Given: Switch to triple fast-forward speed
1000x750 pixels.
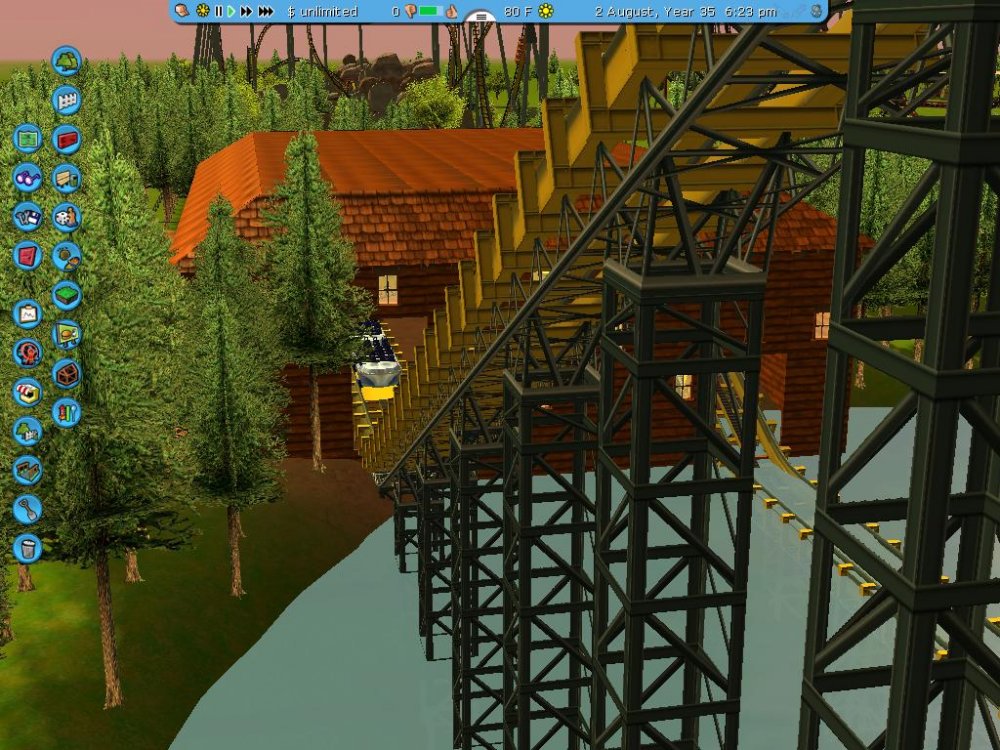Looking at the screenshot, I should [265, 11].
